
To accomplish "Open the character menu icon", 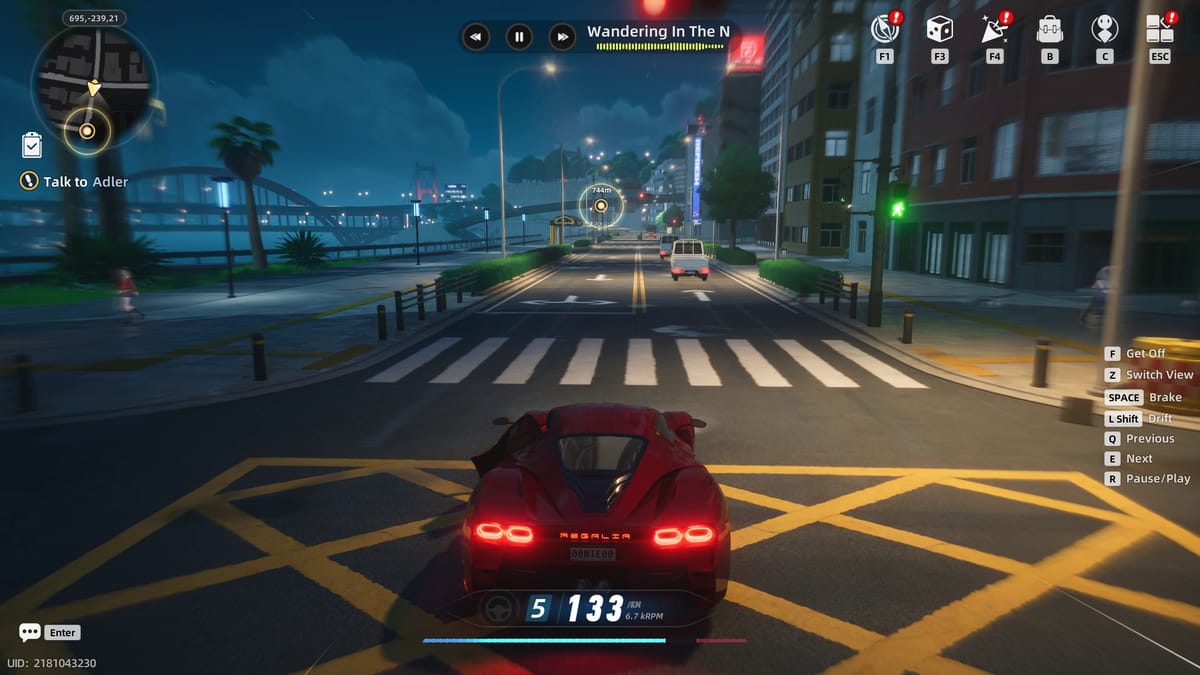I will pos(1104,29).
